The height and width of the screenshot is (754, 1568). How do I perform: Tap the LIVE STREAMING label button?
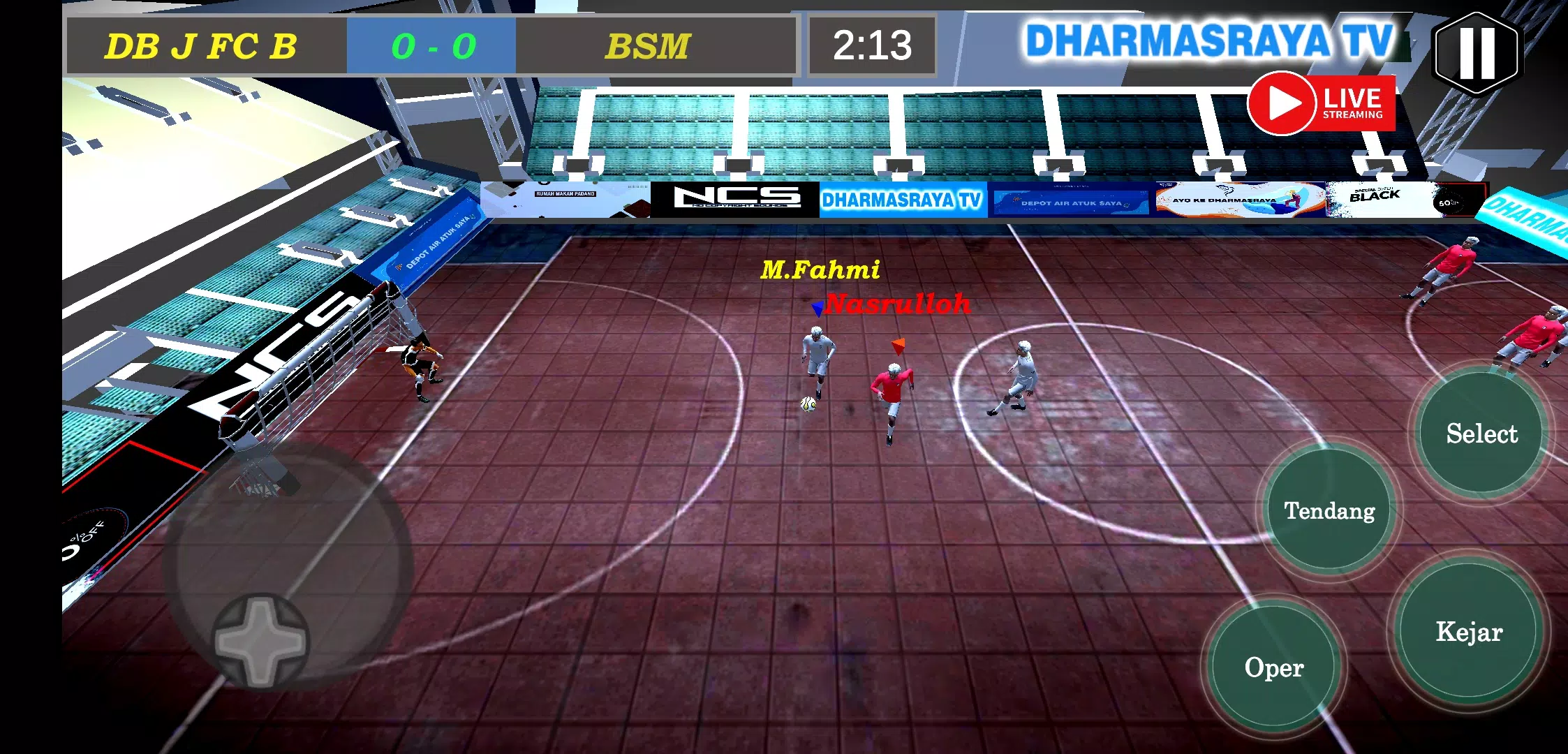tap(1352, 103)
